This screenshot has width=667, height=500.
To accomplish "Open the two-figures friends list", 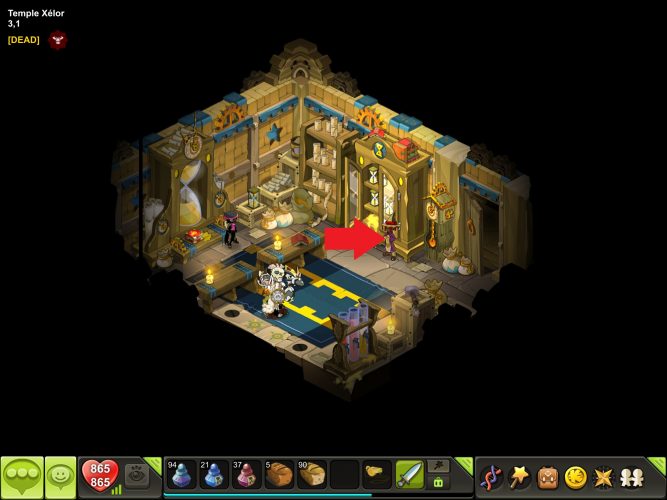I will (631, 476).
